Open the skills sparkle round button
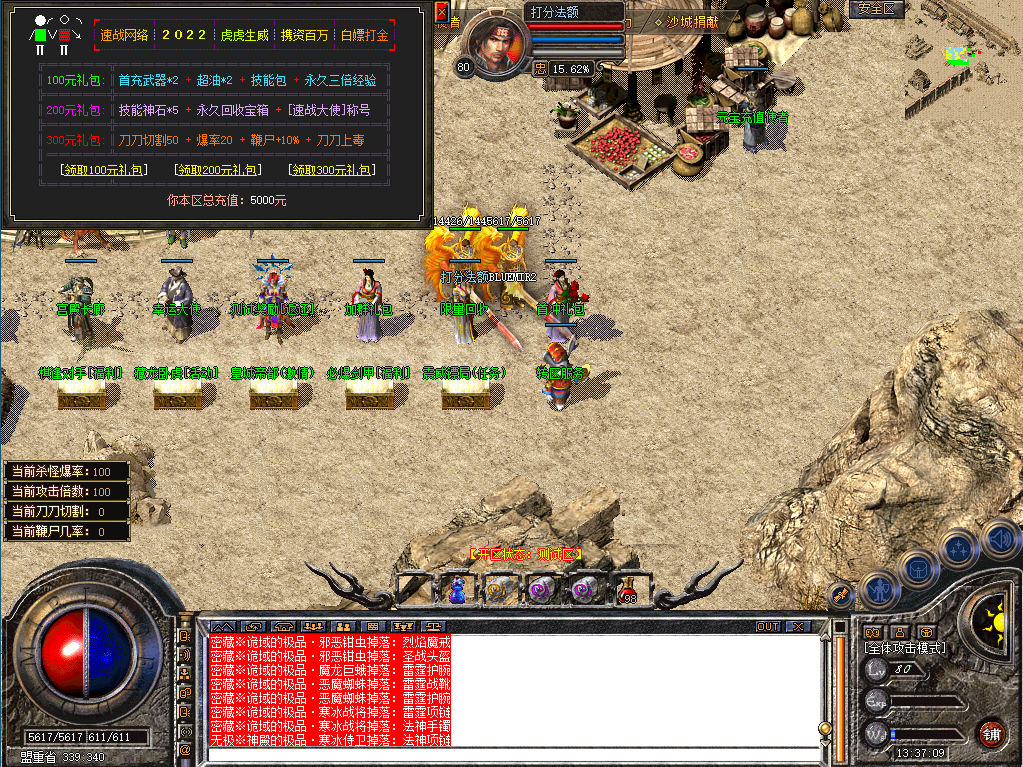Viewport: 1023px width, 767px height. pos(958,547)
